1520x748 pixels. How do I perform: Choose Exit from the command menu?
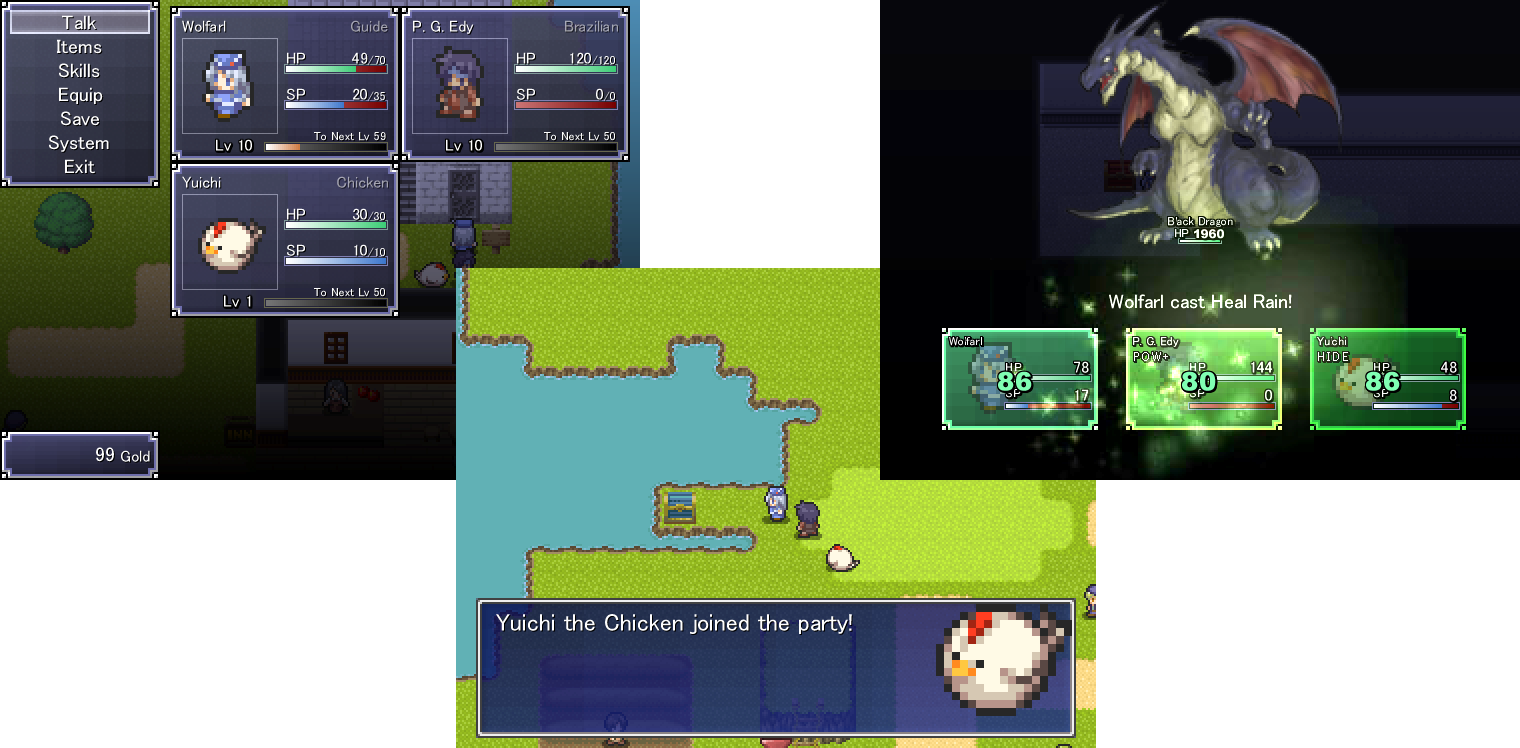[x=79, y=166]
